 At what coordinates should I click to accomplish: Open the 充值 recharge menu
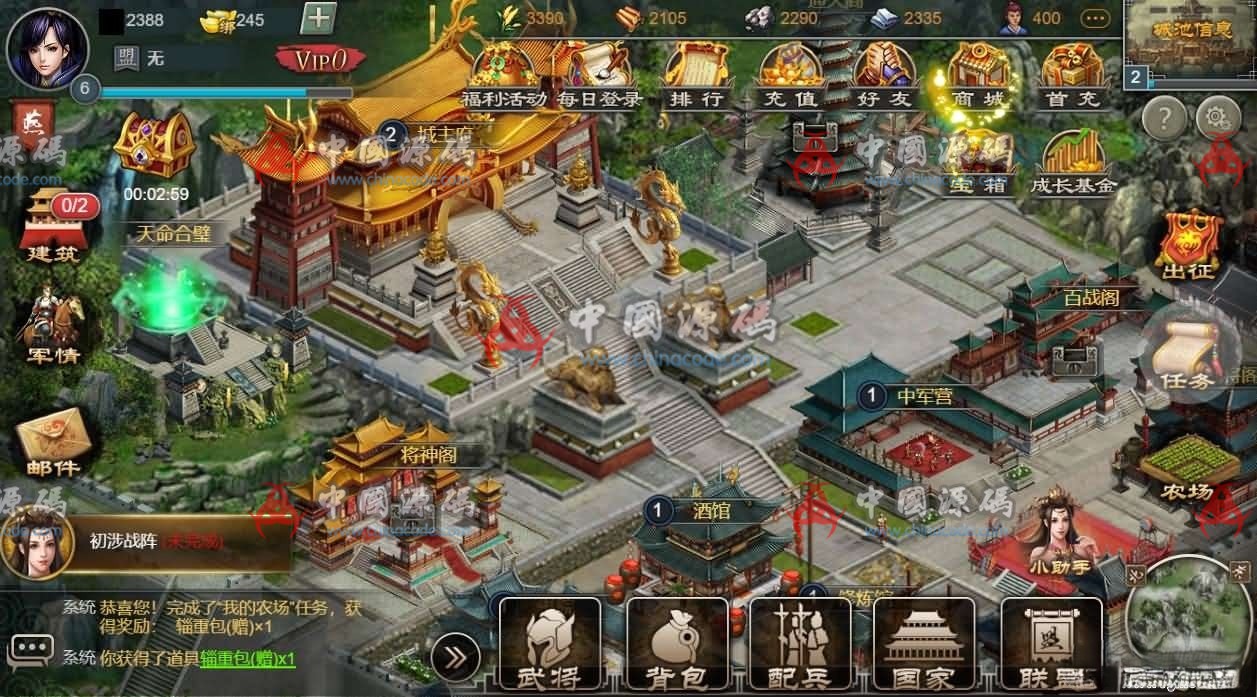click(790, 72)
